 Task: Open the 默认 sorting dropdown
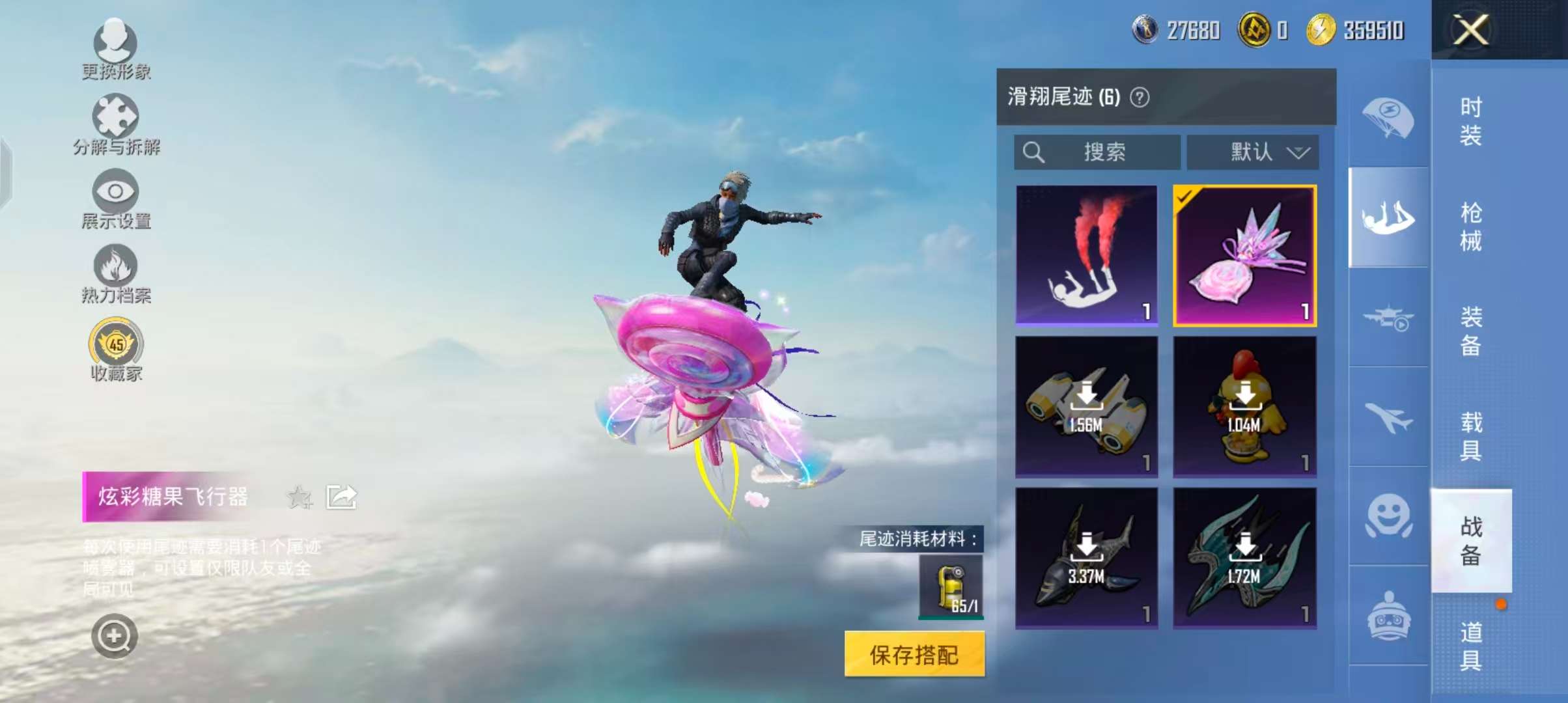pos(1253,152)
